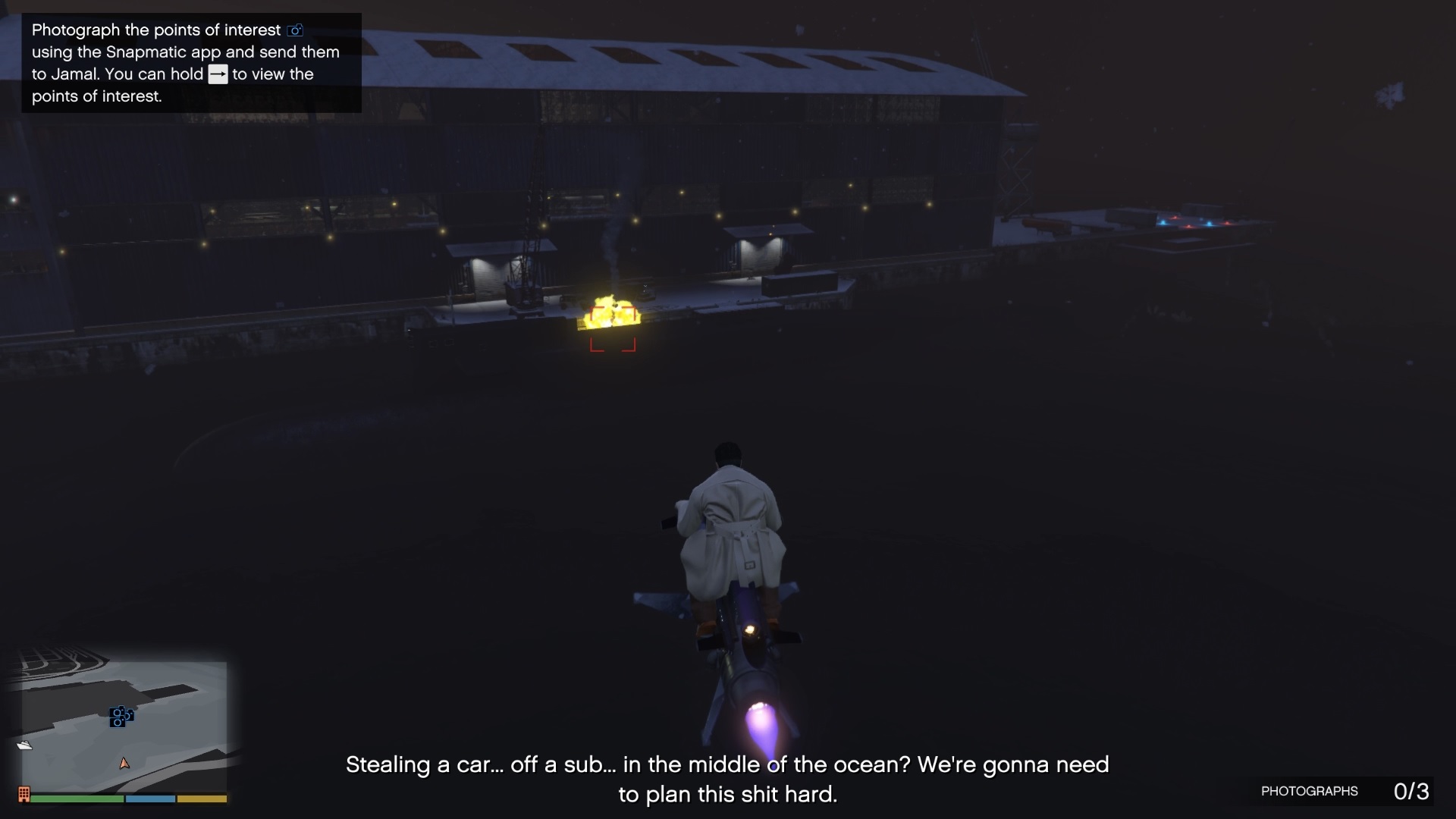Click the orange building icon below the minimap
This screenshot has height=819, width=1456.
tap(24, 795)
